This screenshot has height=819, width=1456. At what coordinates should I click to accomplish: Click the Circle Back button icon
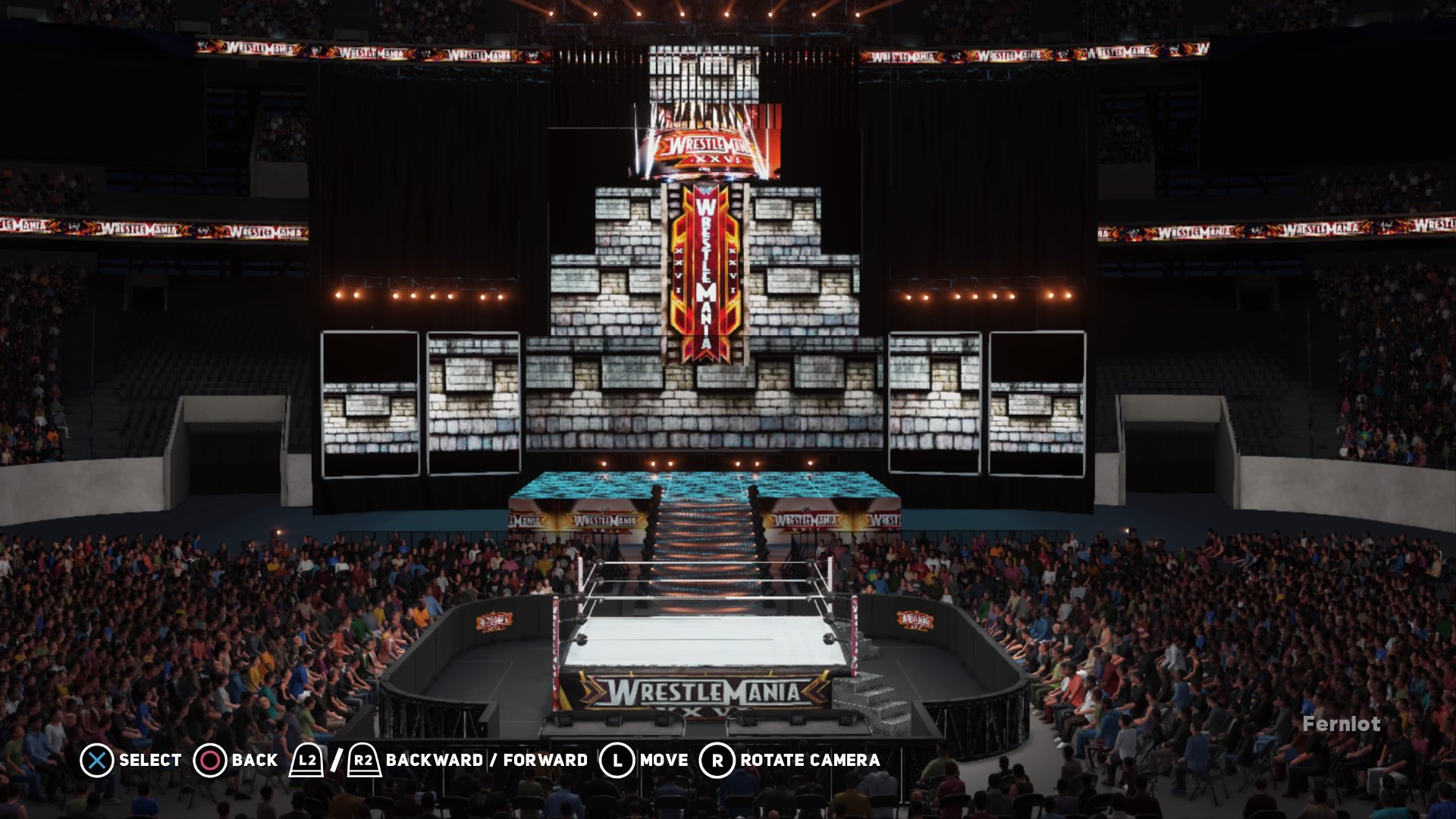(210, 759)
